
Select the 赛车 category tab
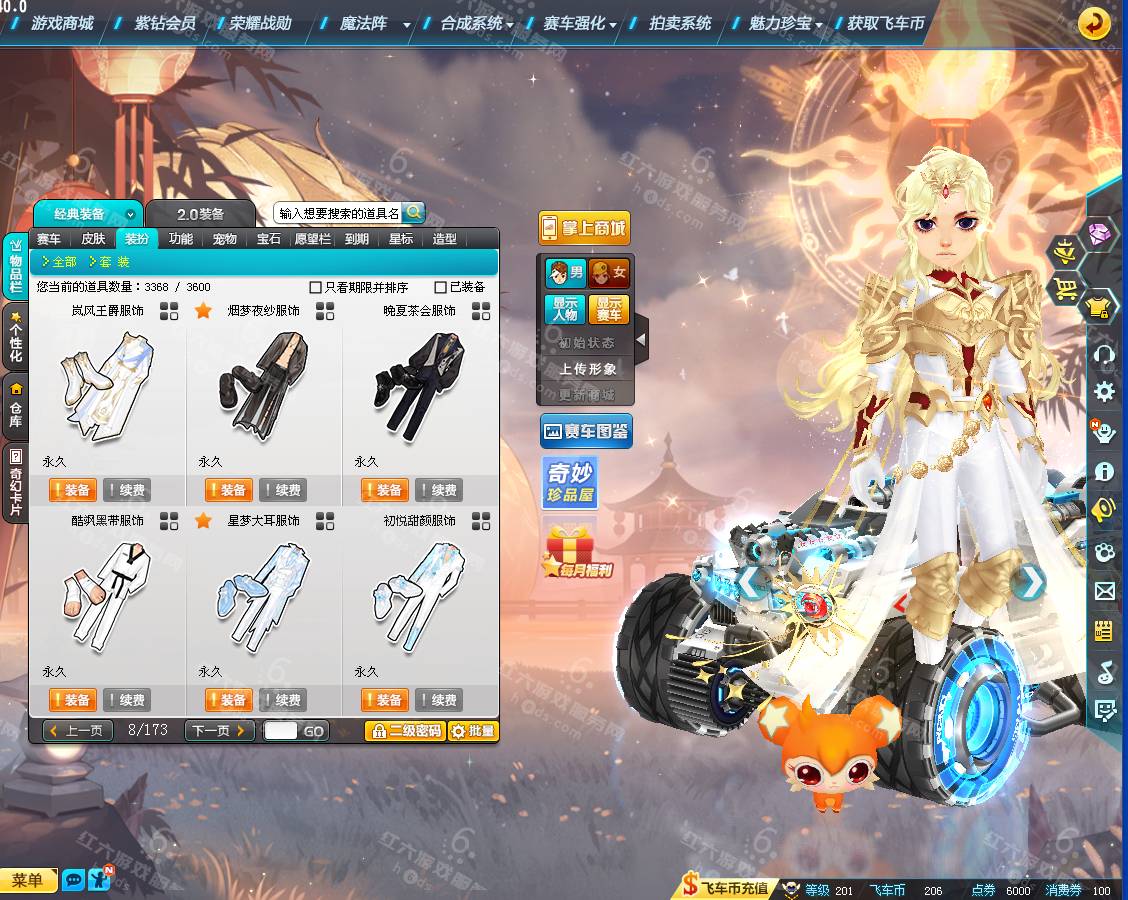pyautogui.click(x=49, y=239)
